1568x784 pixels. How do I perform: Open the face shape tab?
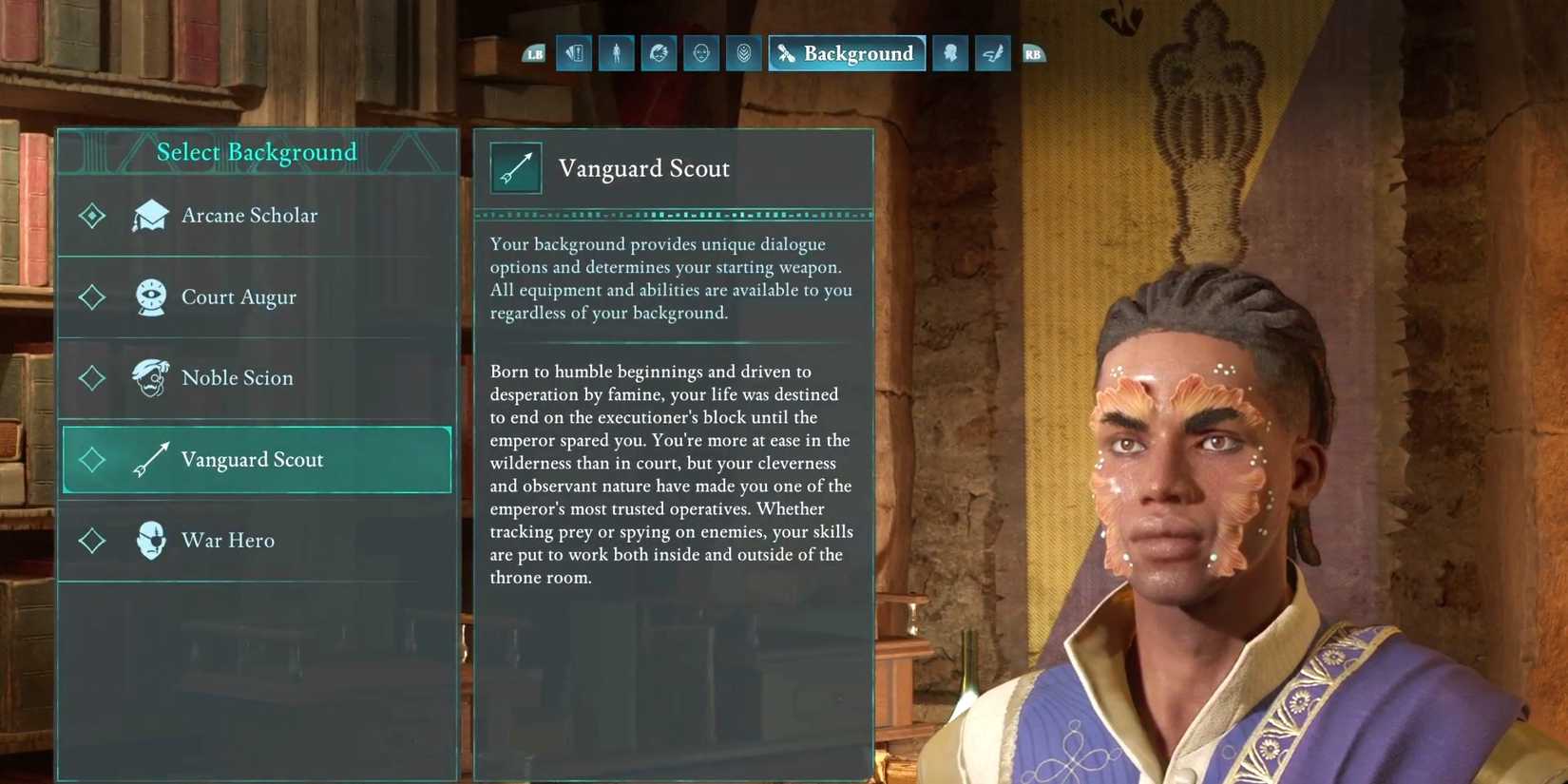click(x=701, y=54)
